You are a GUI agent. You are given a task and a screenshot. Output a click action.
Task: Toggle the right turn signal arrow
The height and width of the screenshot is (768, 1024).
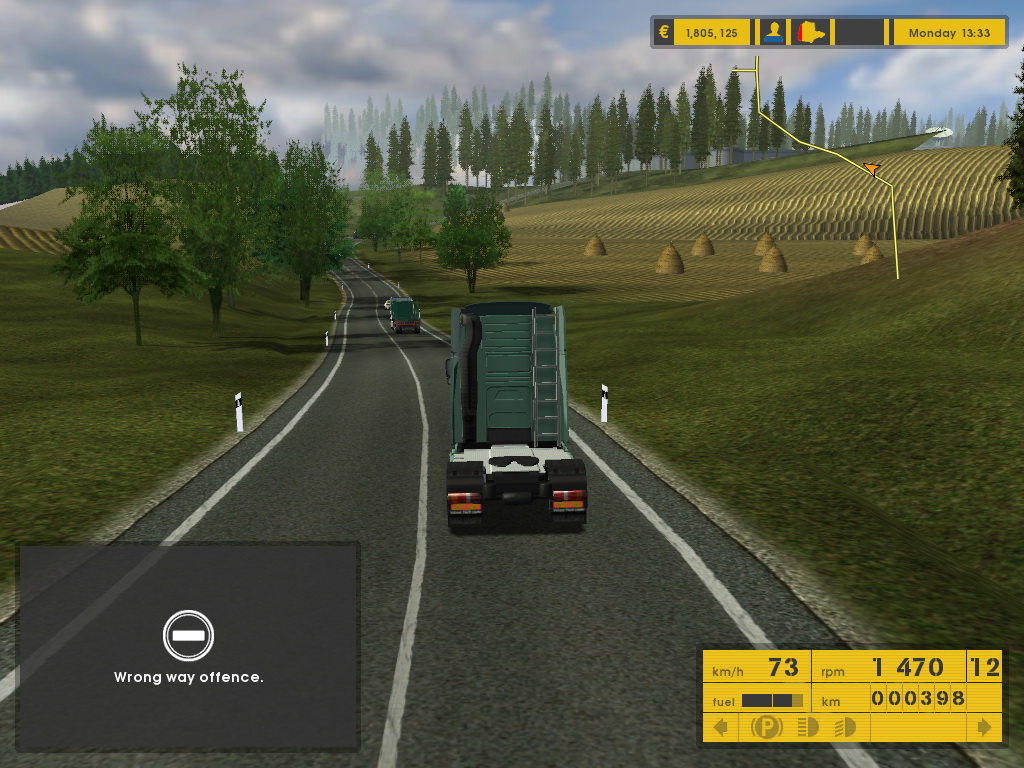(985, 727)
